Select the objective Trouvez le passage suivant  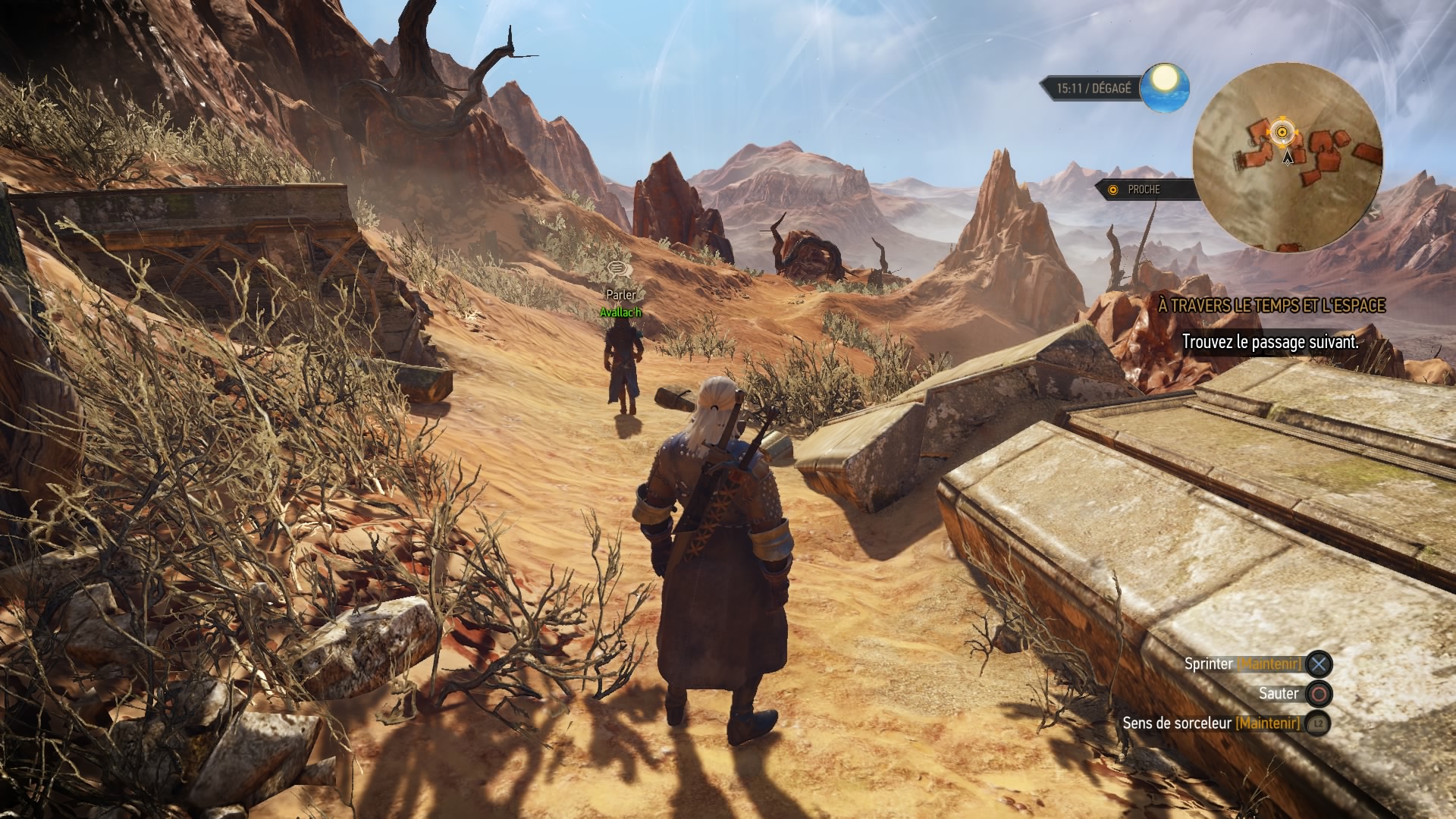(x=1269, y=343)
